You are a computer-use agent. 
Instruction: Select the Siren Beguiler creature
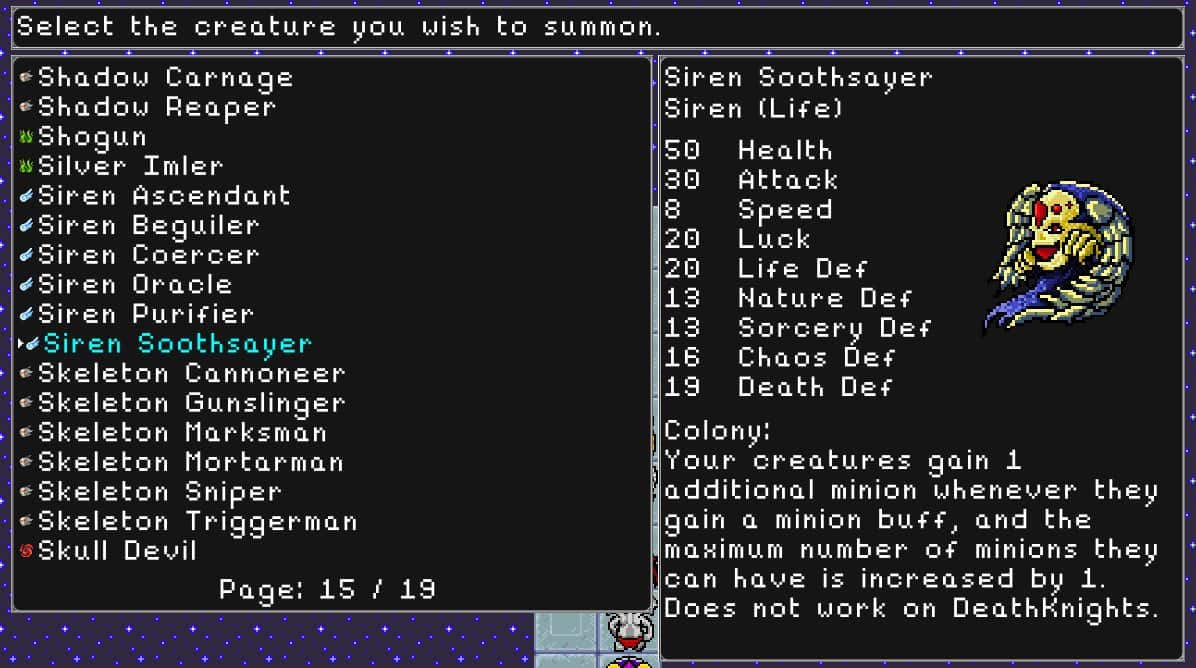(x=148, y=226)
